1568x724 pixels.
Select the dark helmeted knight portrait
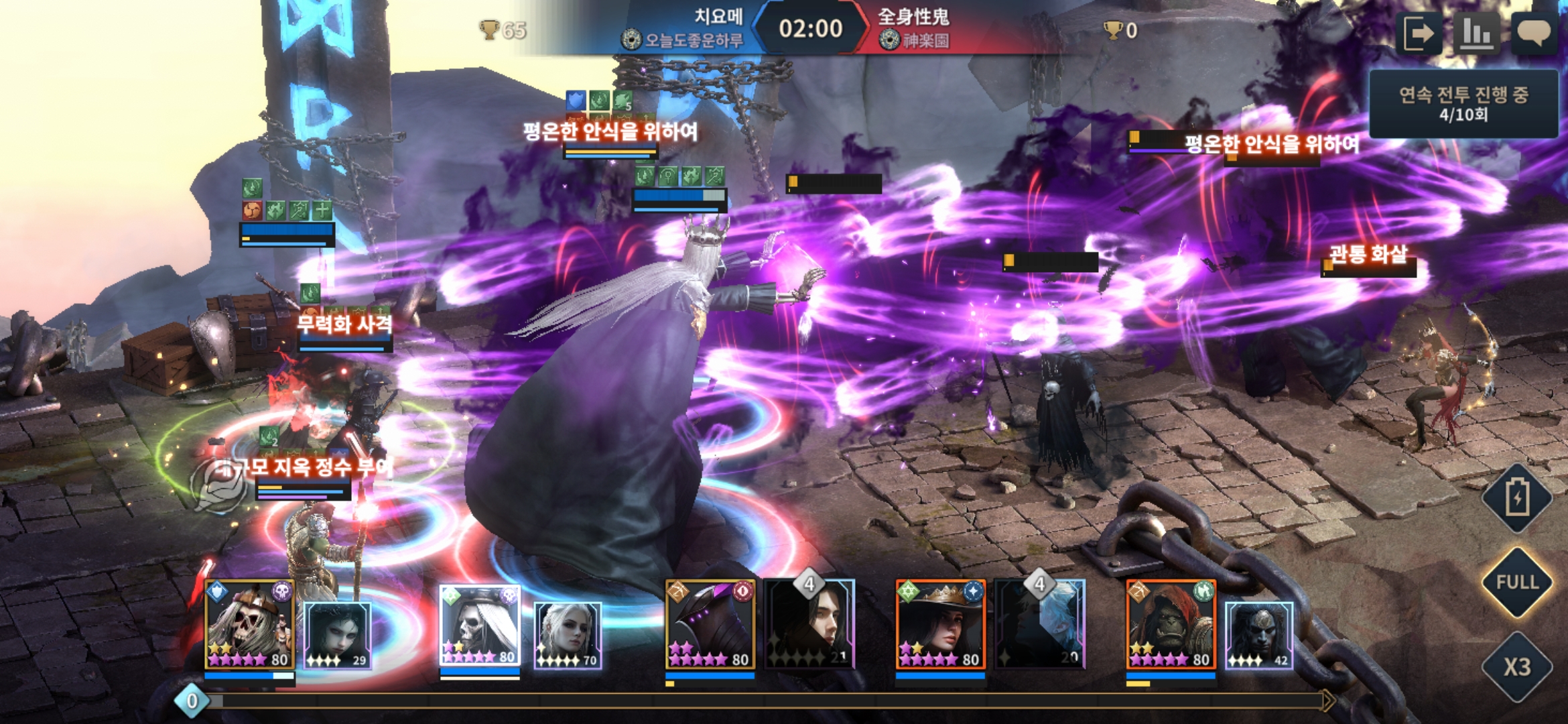[710, 625]
